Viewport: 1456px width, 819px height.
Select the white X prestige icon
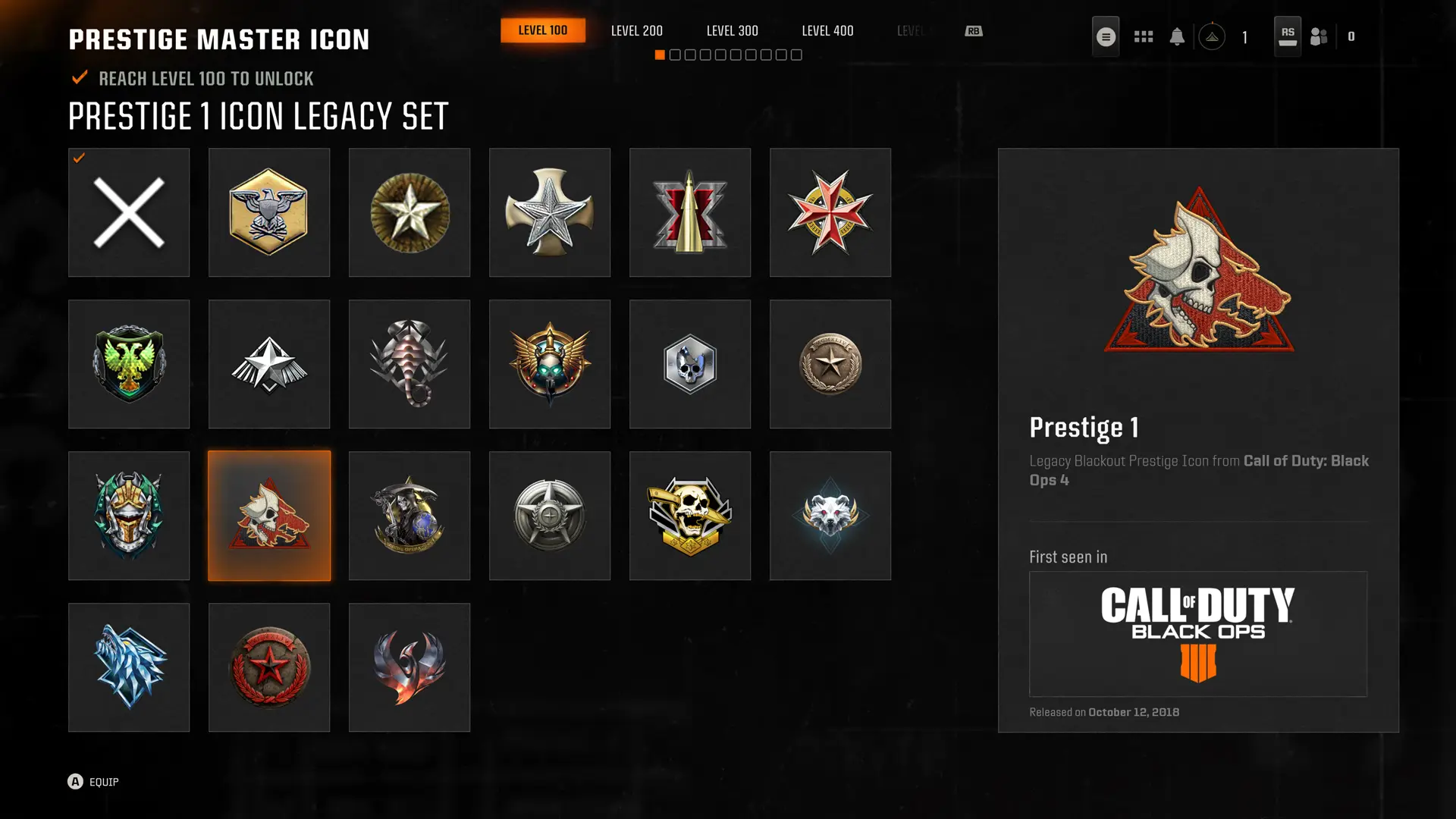(x=129, y=212)
